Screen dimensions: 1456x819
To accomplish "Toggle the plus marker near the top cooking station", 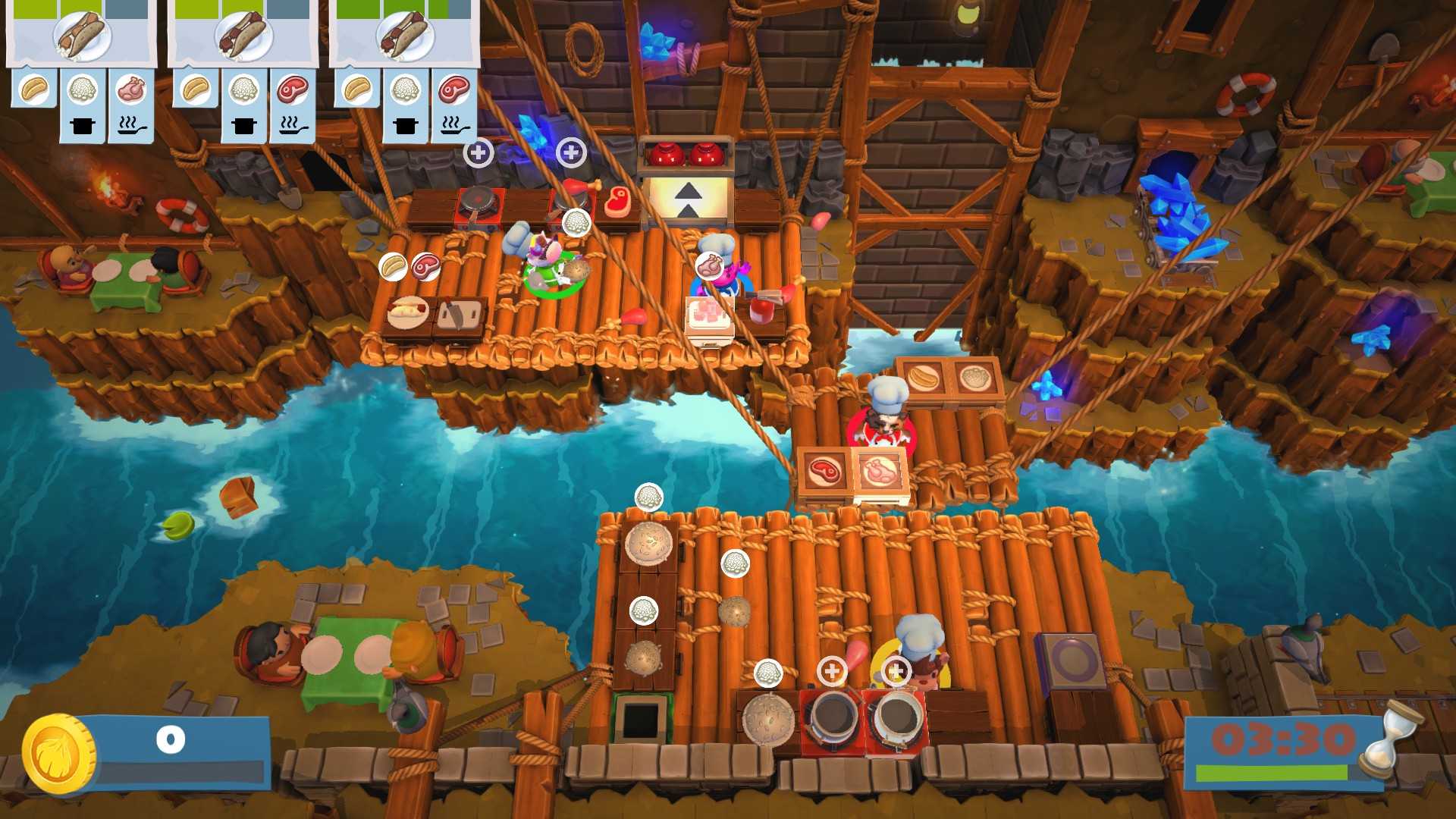I will tap(479, 152).
